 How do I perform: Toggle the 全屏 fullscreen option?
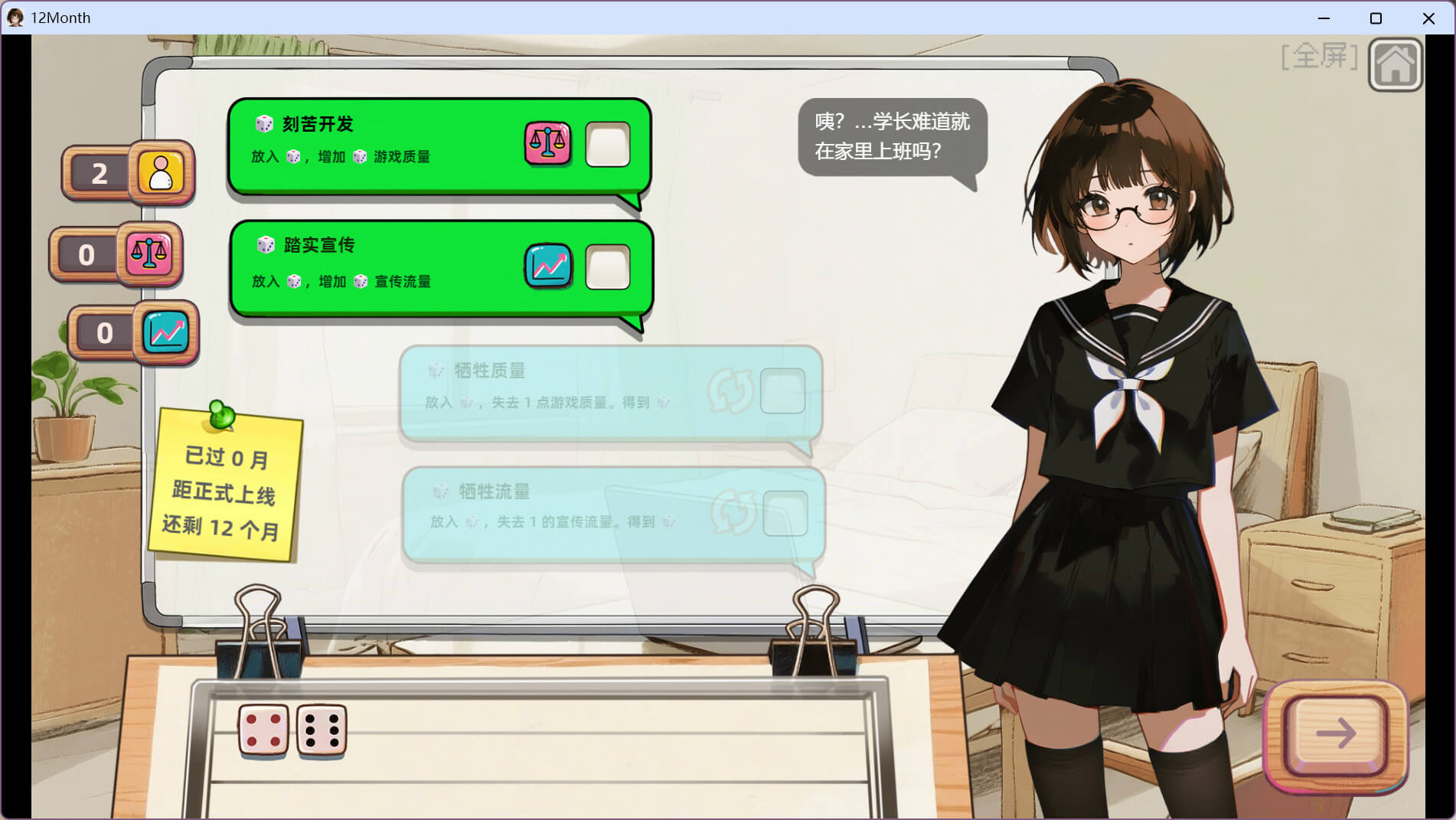1319,56
